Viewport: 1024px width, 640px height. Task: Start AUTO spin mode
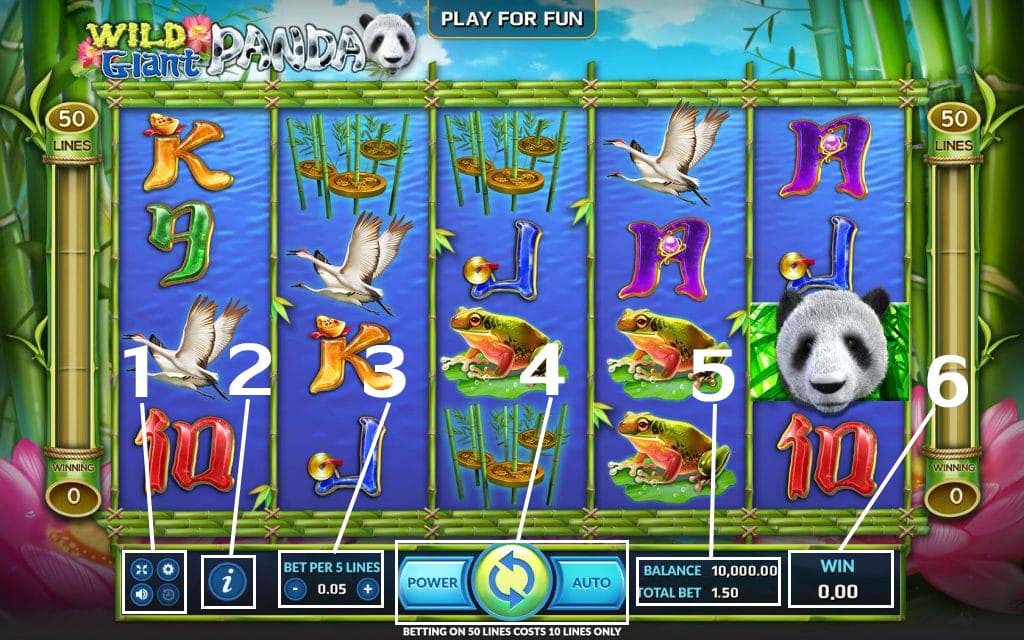591,582
